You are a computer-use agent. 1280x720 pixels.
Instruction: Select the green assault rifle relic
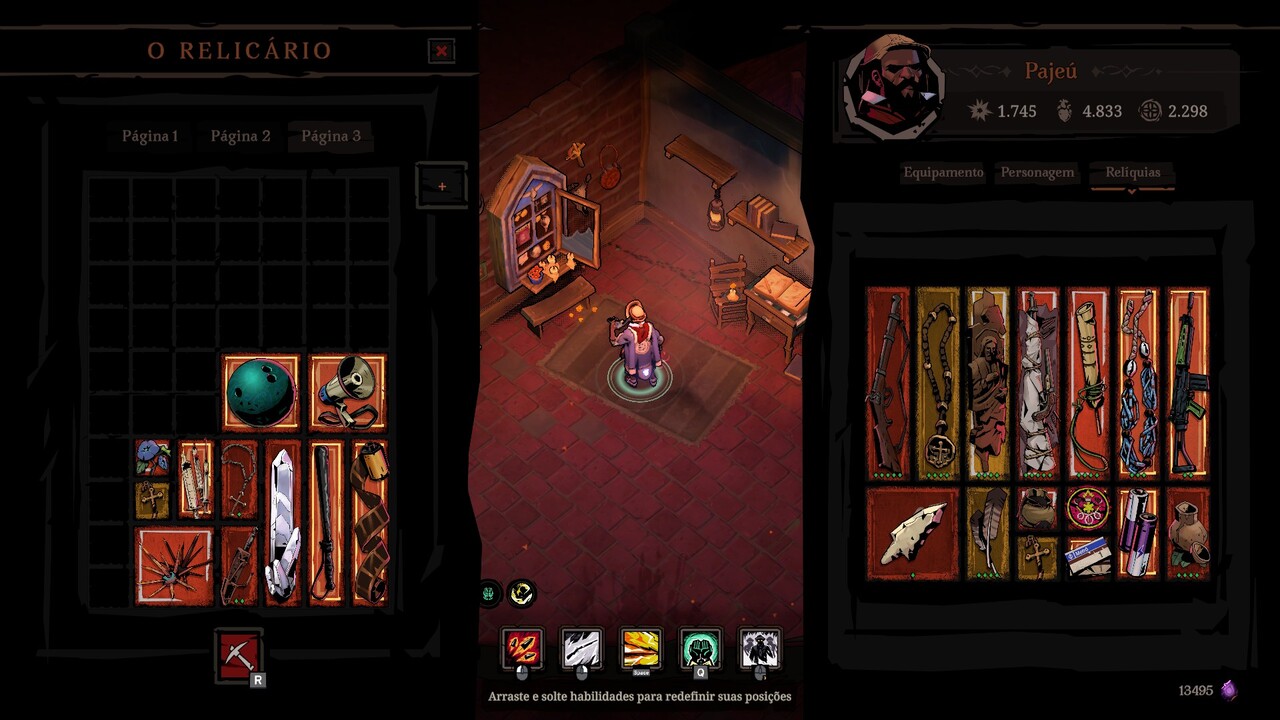point(1188,382)
